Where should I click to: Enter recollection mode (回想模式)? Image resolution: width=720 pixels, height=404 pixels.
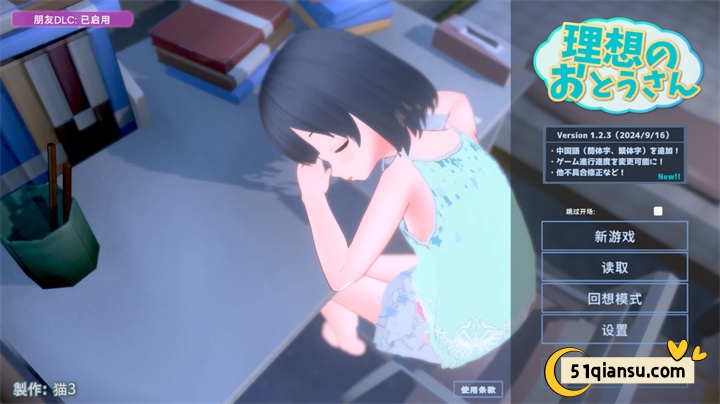615,299
